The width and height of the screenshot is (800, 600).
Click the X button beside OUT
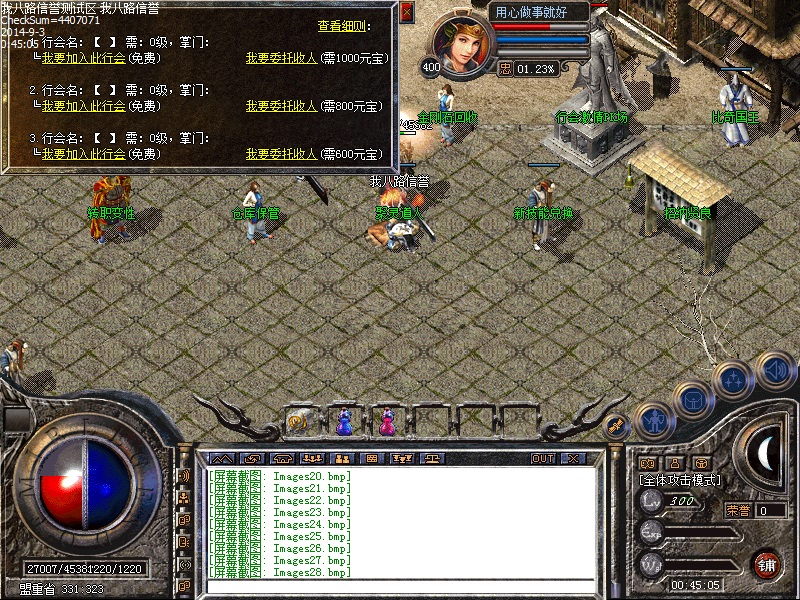coord(572,458)
